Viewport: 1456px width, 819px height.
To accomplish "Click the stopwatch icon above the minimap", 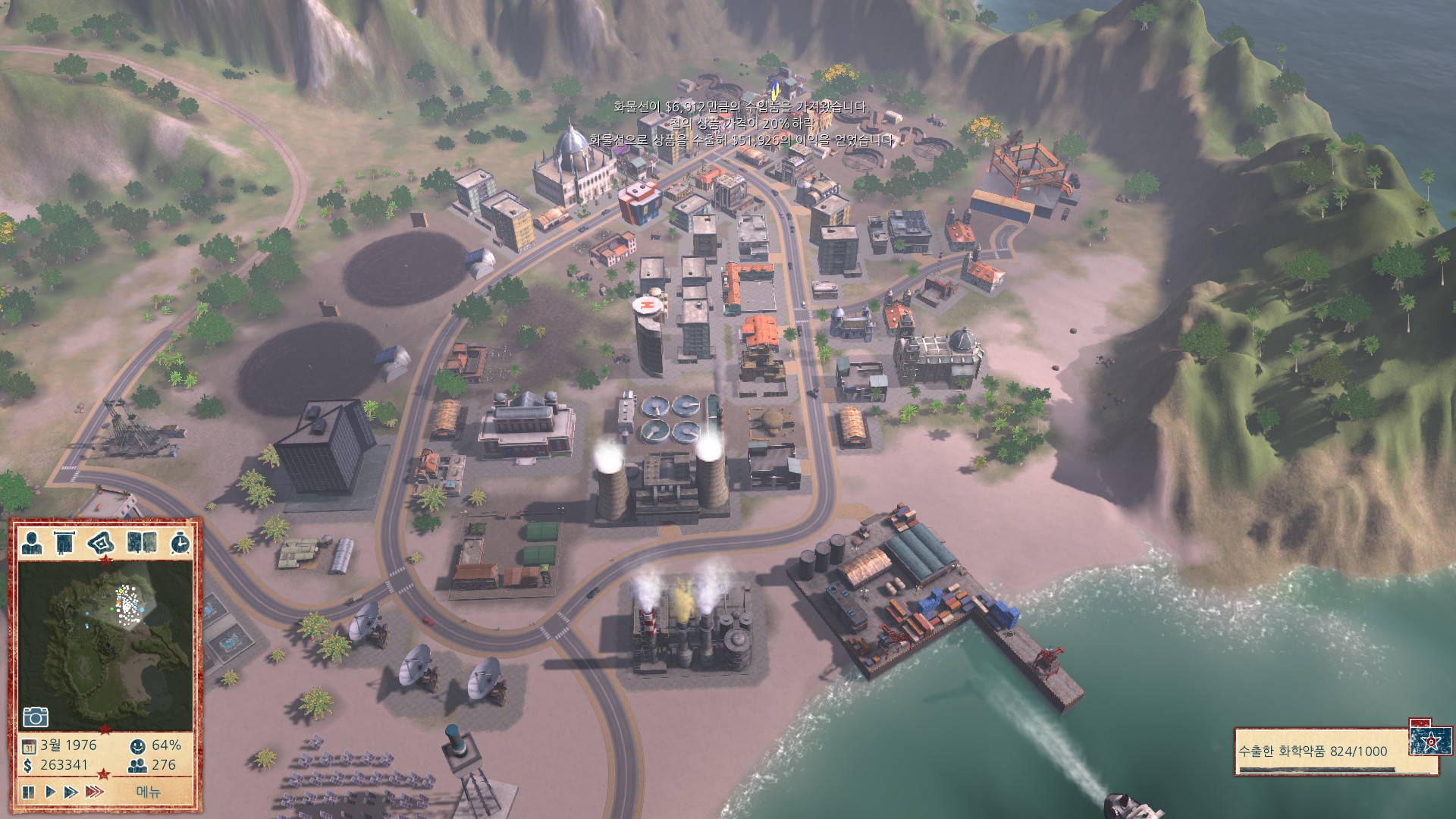I will (x=180, y=542).
